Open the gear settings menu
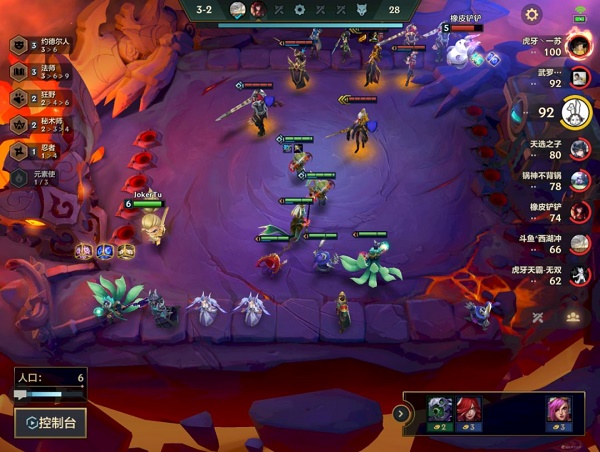This screenshot has width=600, height=452. click(x=532, y=15)
